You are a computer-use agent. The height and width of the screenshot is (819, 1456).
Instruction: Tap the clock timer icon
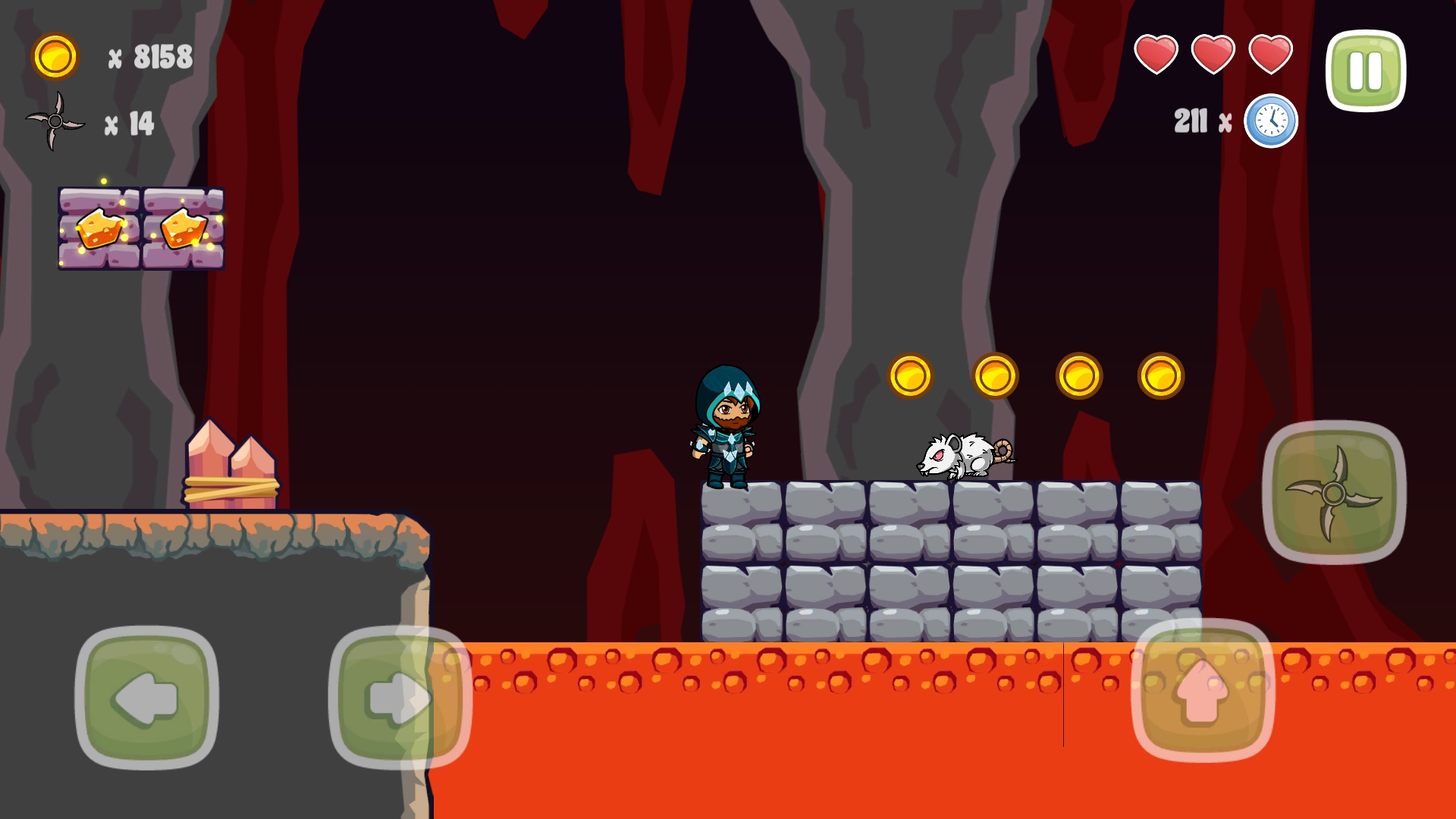click(x=1271, y=121)
